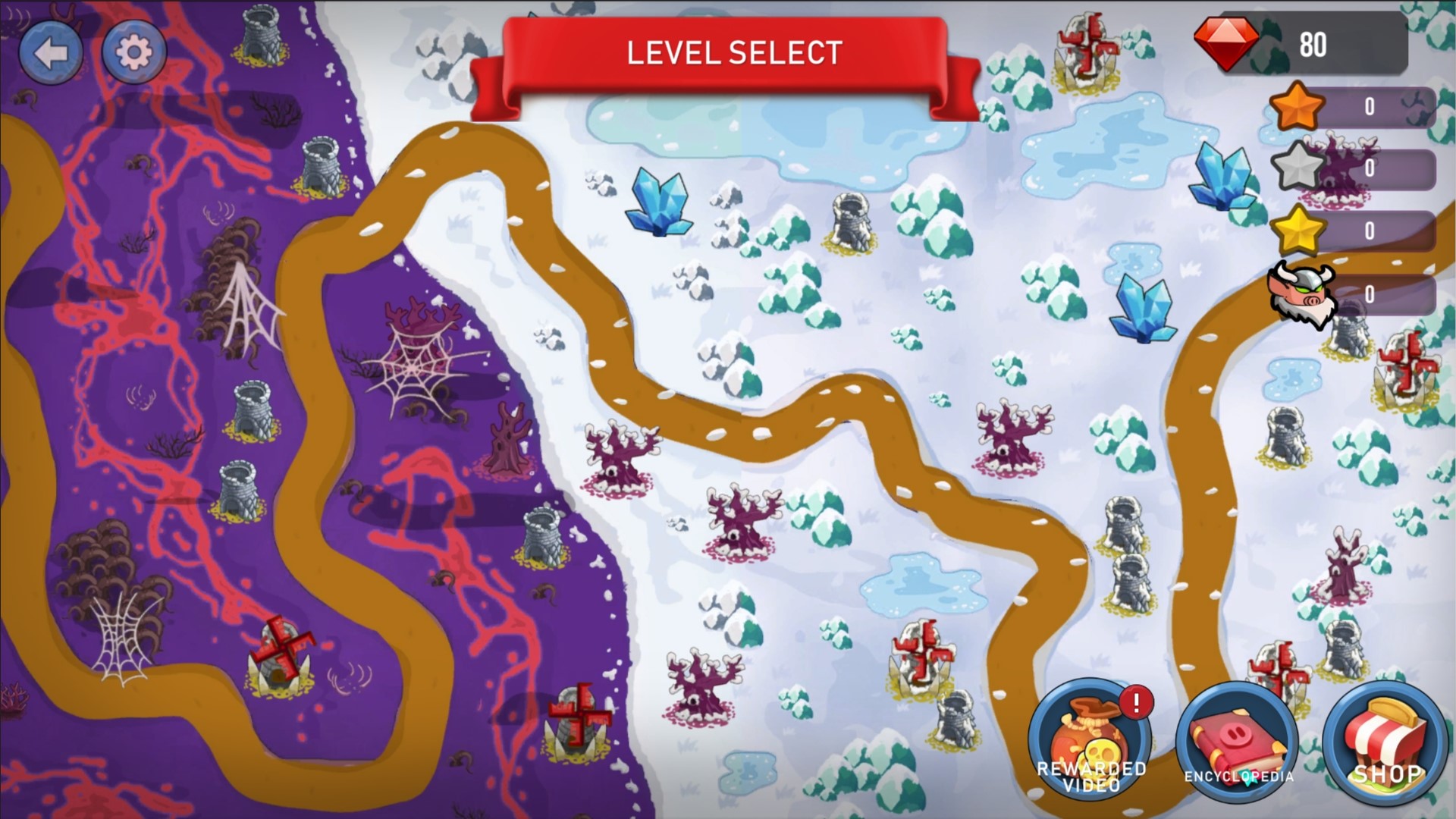Open the settings gear
The image size is (1456, 819).
133,52
